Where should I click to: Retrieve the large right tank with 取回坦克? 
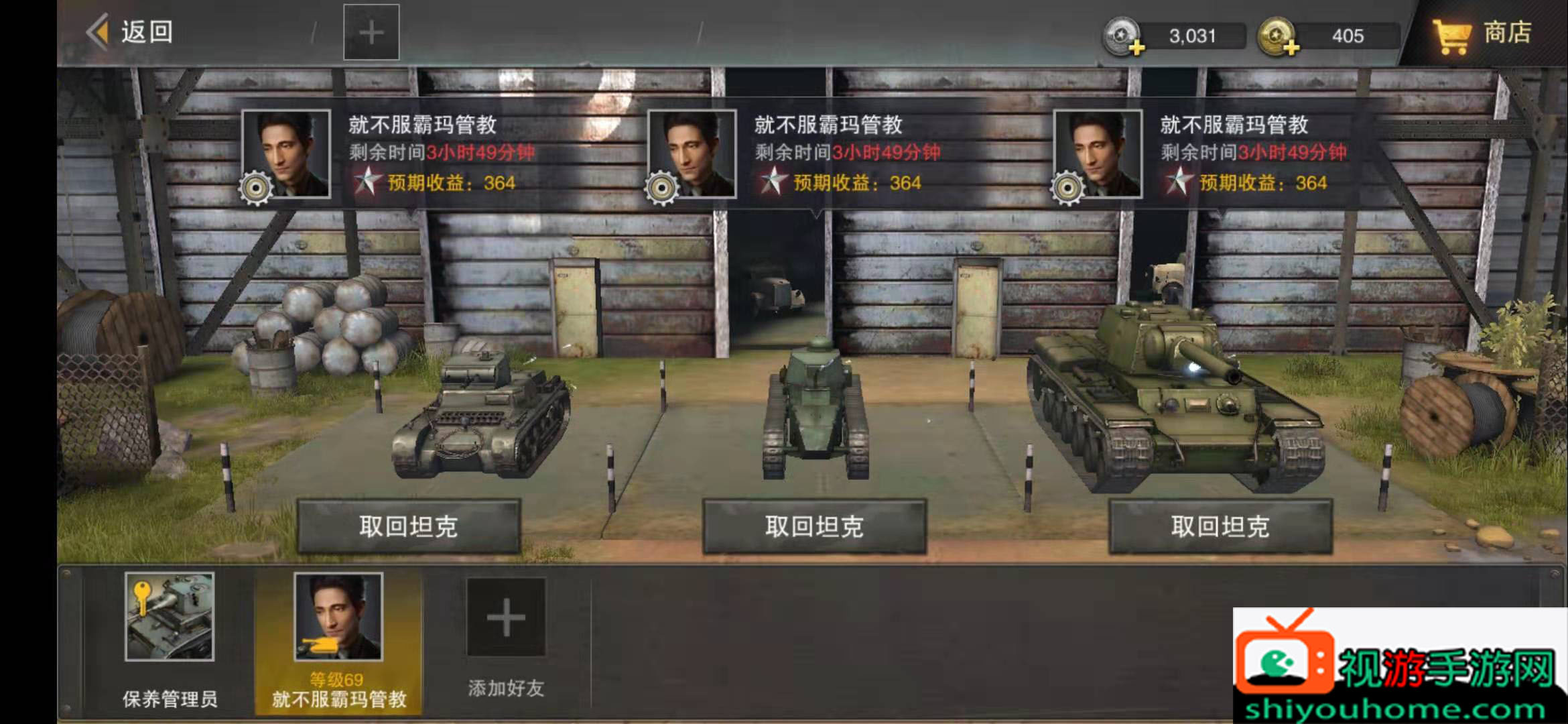tap(1220, 526)
